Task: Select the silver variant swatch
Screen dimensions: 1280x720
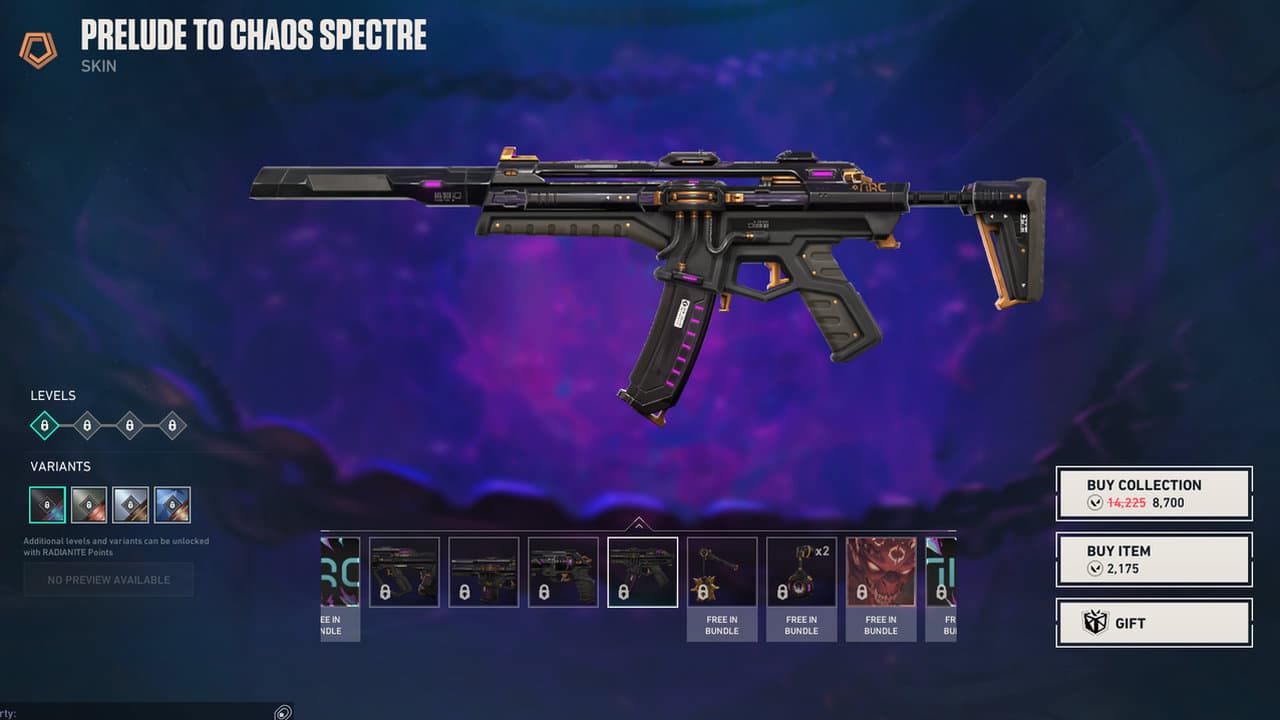Action: 130,504
